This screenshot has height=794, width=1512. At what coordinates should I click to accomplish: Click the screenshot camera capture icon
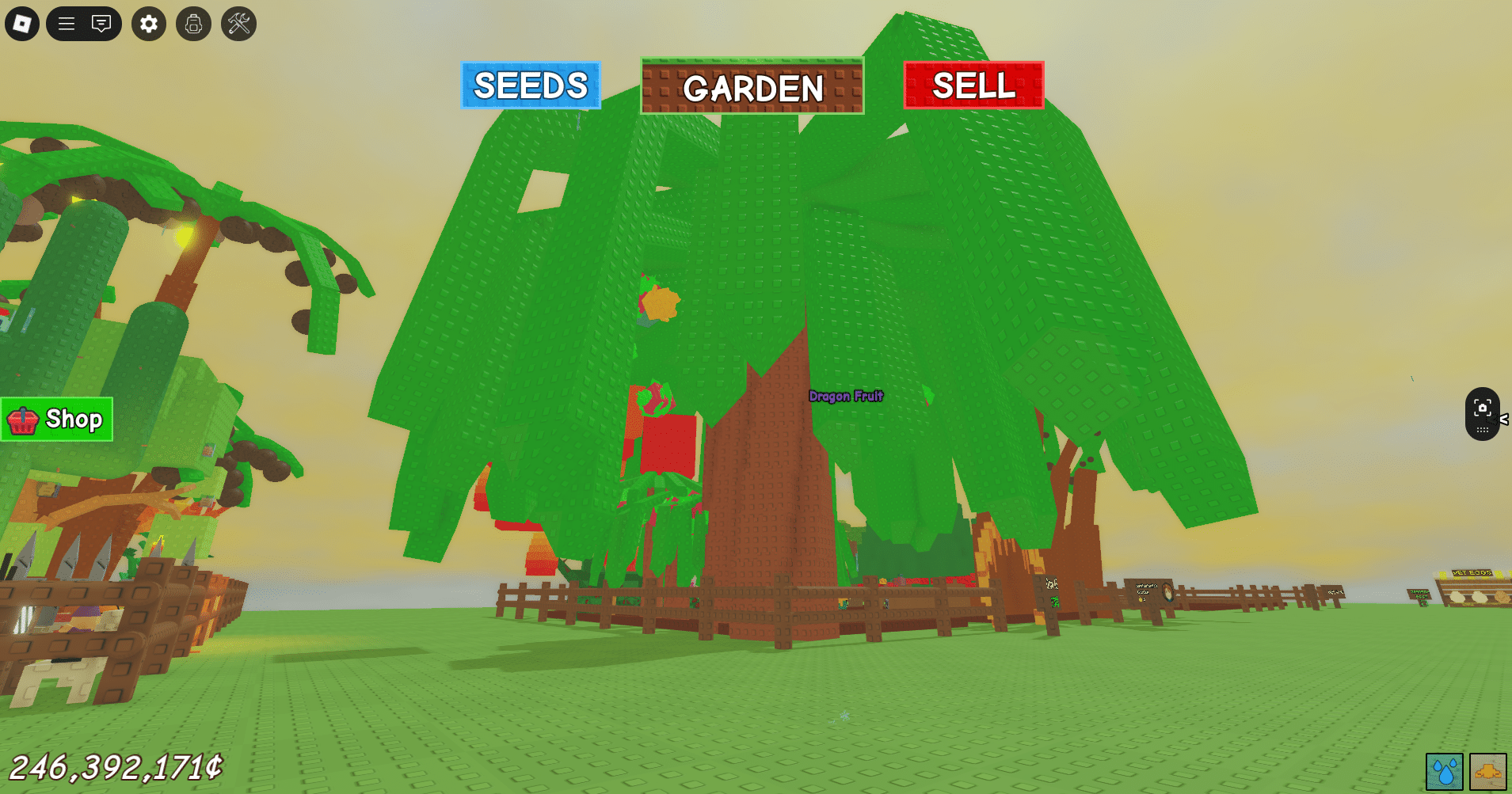[x=1483, y=408]
